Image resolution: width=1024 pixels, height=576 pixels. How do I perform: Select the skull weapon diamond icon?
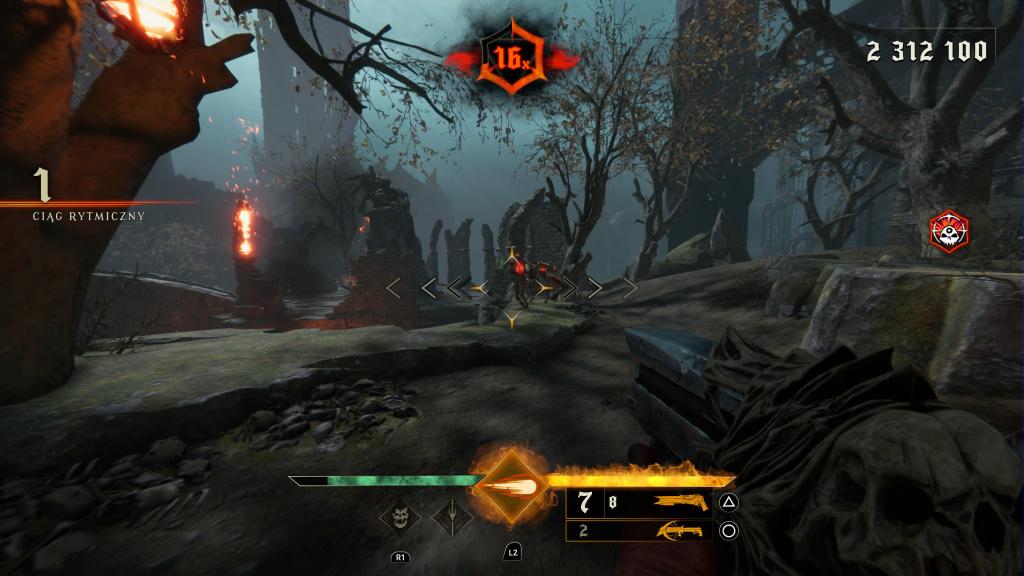pos(401,518)
